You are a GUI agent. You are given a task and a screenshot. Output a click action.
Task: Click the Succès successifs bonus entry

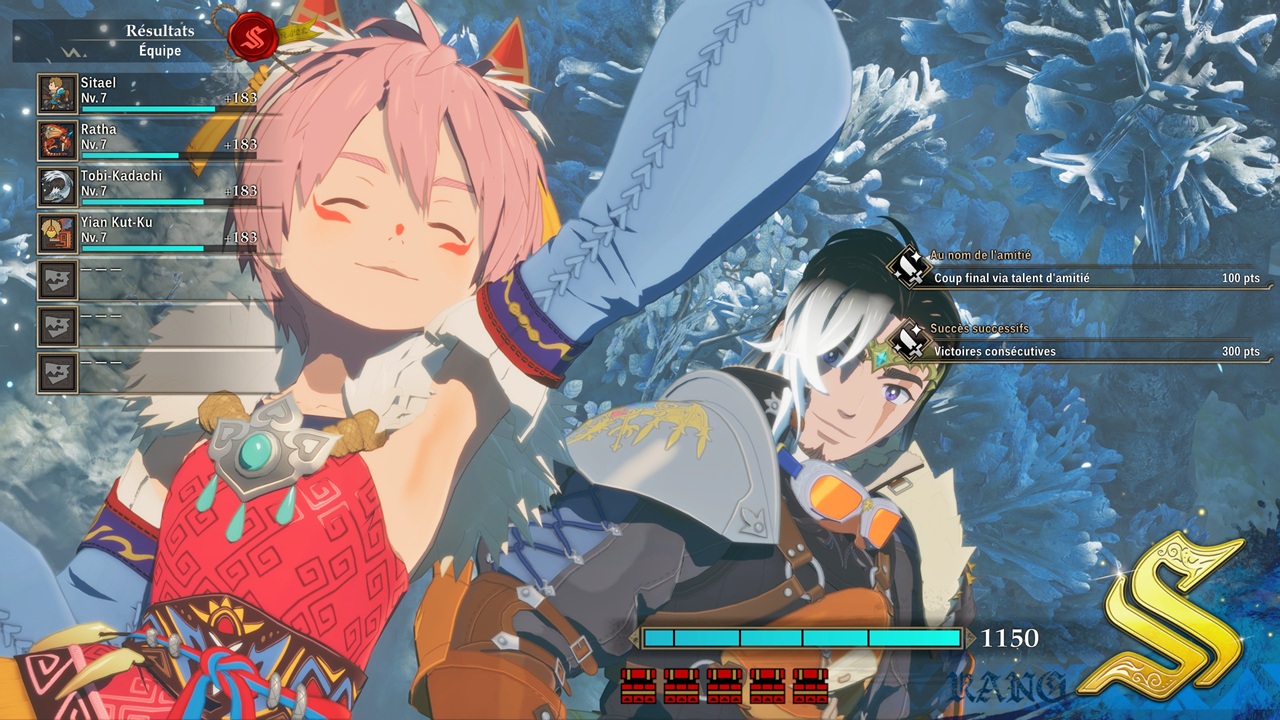(x=1080, y=343)
